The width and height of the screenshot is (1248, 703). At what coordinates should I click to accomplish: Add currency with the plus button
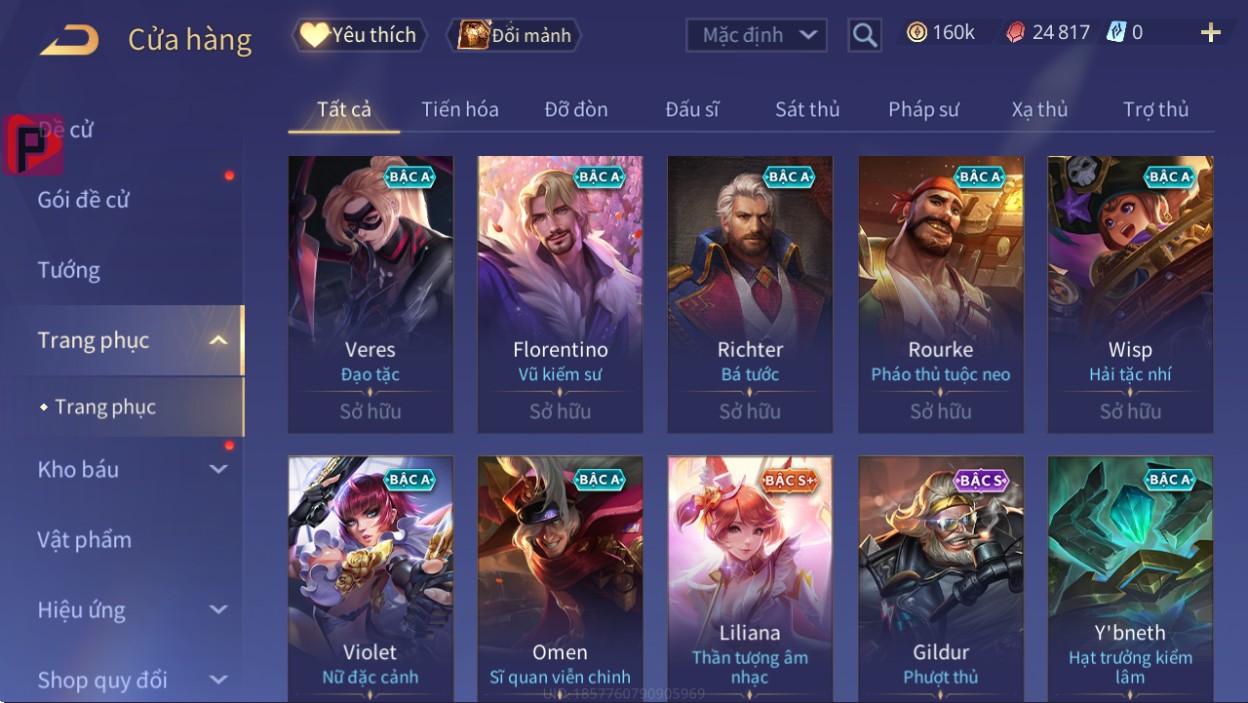click(x=1210, y=33)
